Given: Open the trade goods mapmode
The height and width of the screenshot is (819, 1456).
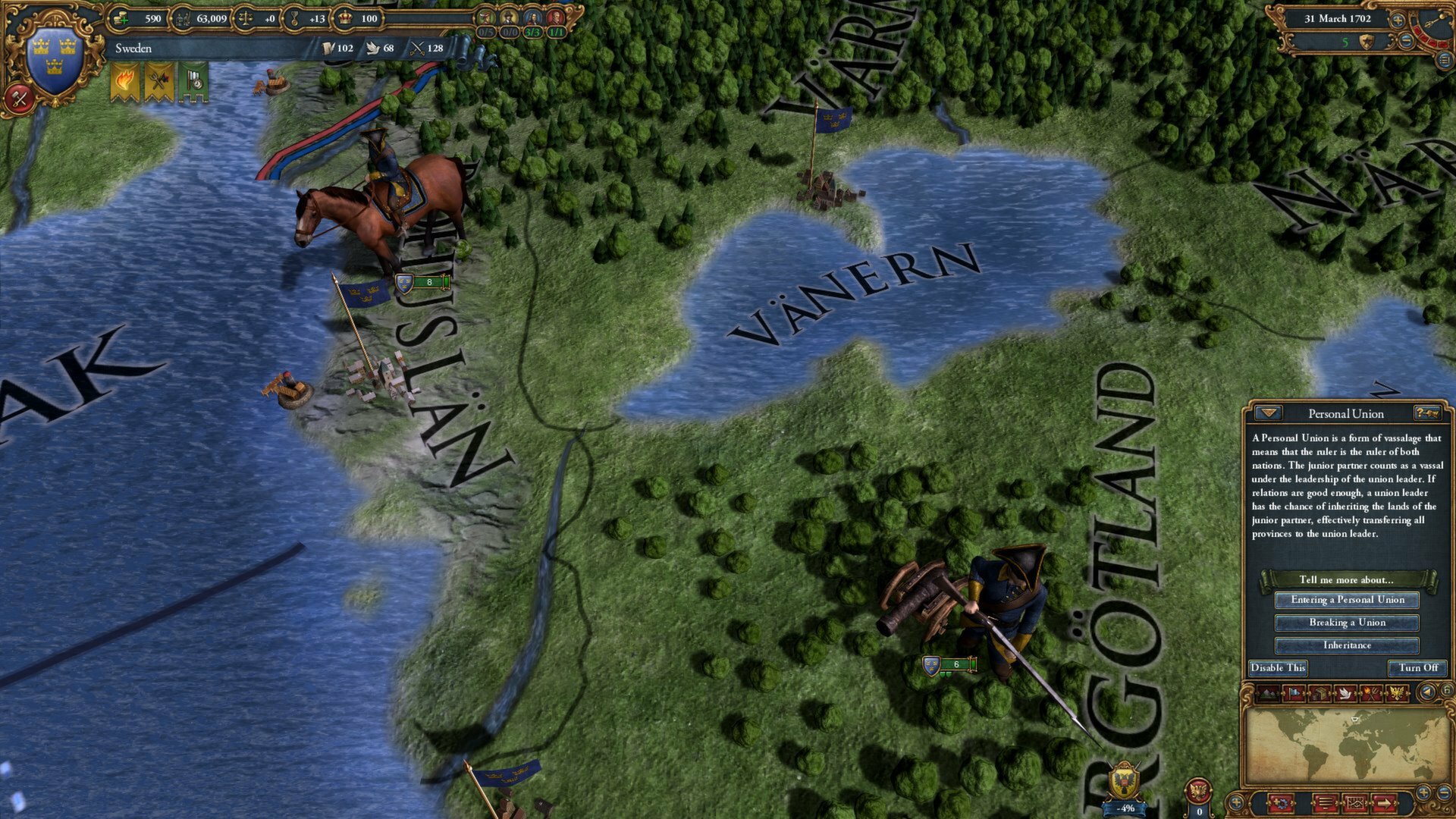Looking at the screenshot, I should click(1320, 692).
